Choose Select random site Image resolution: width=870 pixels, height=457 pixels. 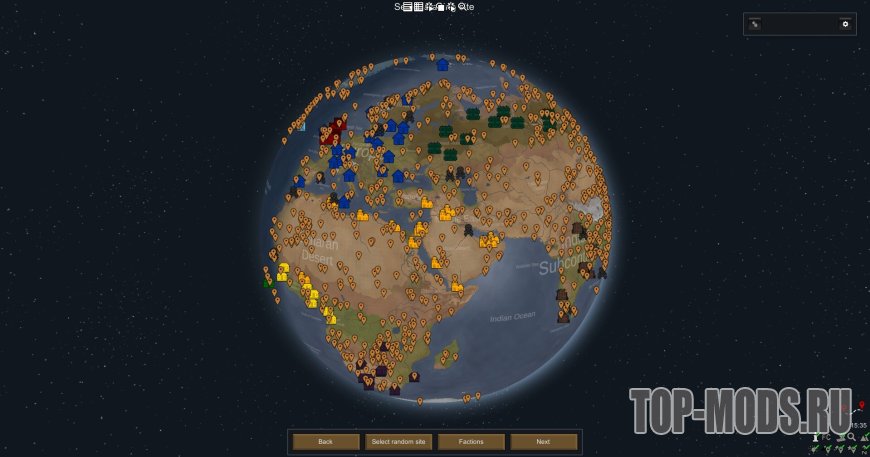click(x=398, y=441)
